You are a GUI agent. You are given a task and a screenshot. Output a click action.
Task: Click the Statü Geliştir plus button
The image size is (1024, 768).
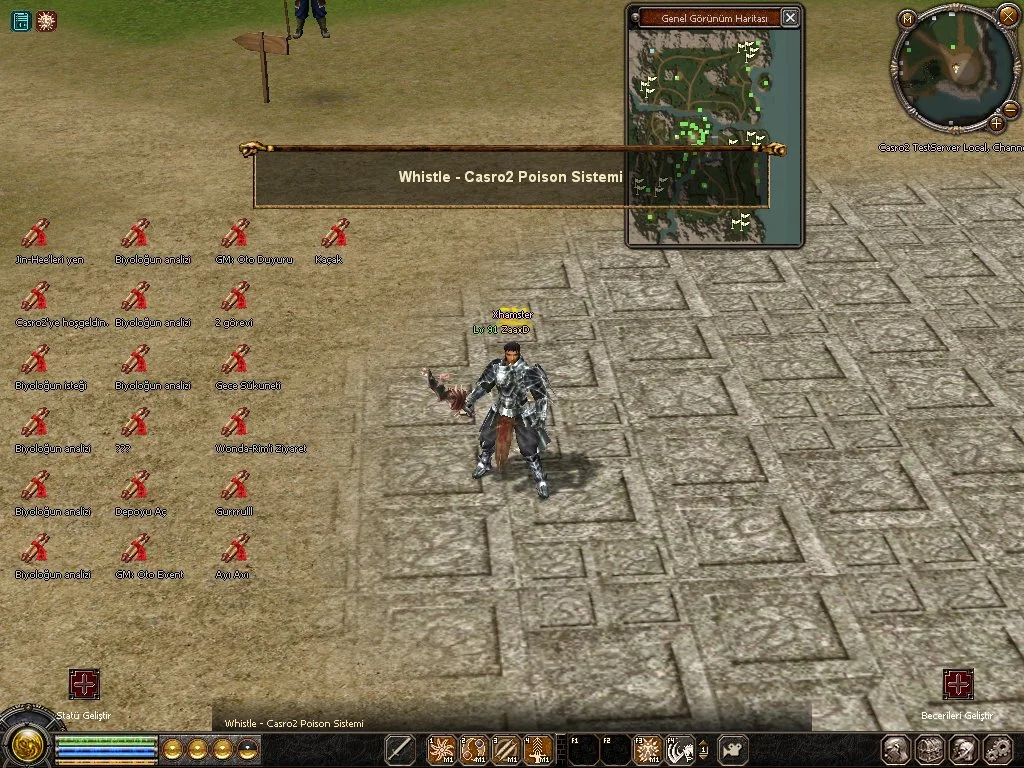pos(84,685)
